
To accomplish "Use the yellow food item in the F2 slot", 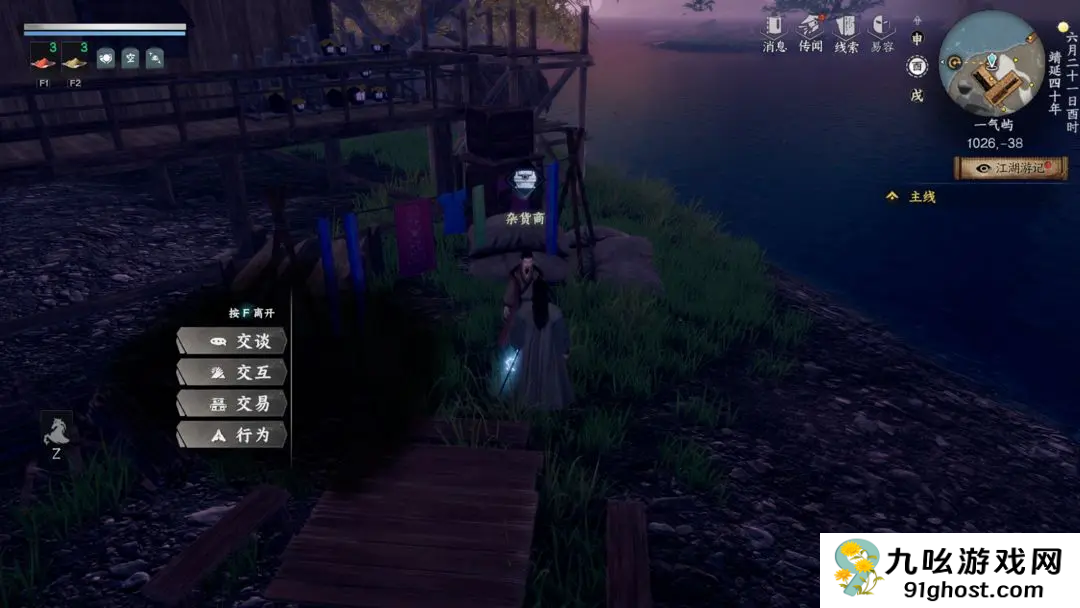I will (75, 58).
